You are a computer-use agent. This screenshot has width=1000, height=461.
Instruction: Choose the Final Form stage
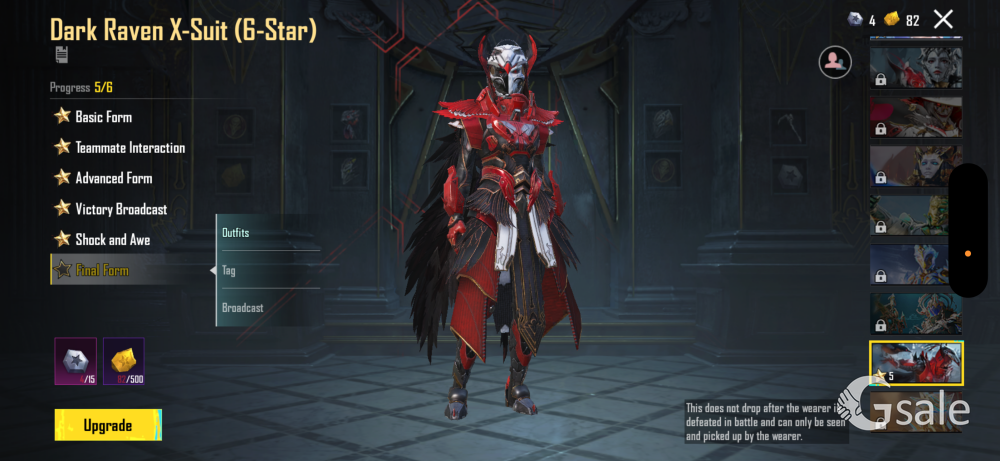coord(101,270)
